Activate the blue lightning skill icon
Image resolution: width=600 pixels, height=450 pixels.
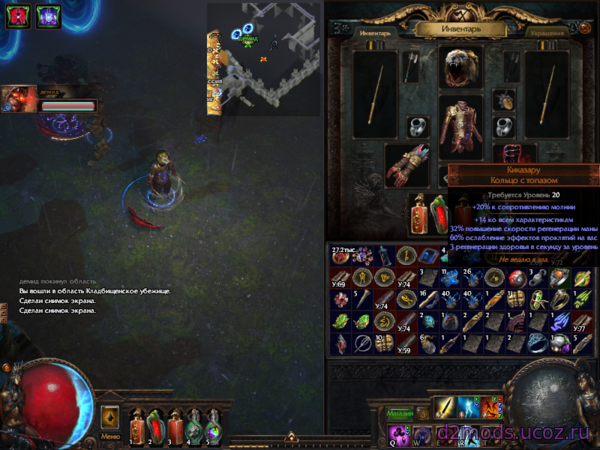[x=470, y=408]
